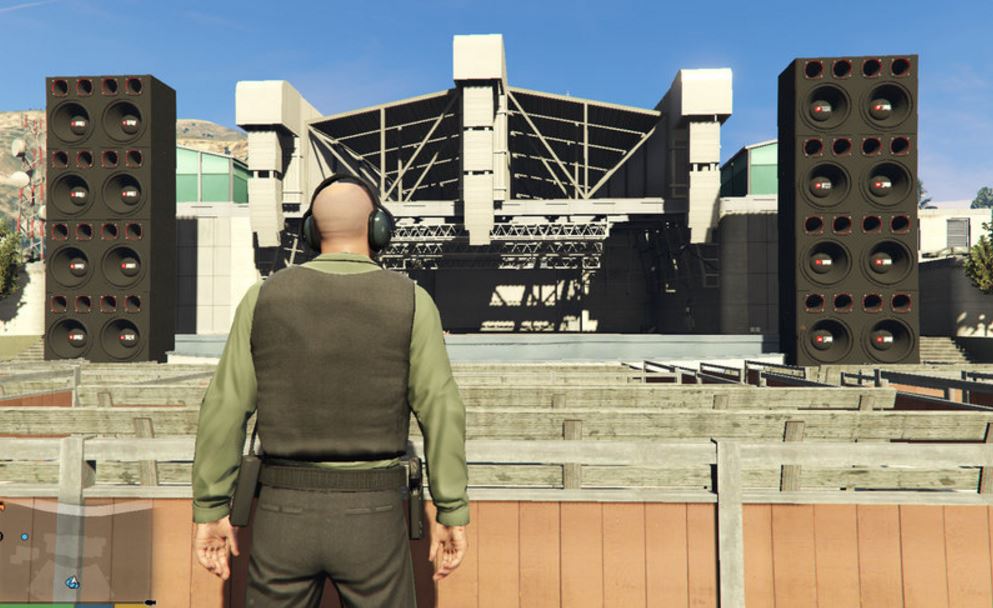Screen dimensions: 993x608
Task: Click the player arrow marker on minimap
Action: 73,581
